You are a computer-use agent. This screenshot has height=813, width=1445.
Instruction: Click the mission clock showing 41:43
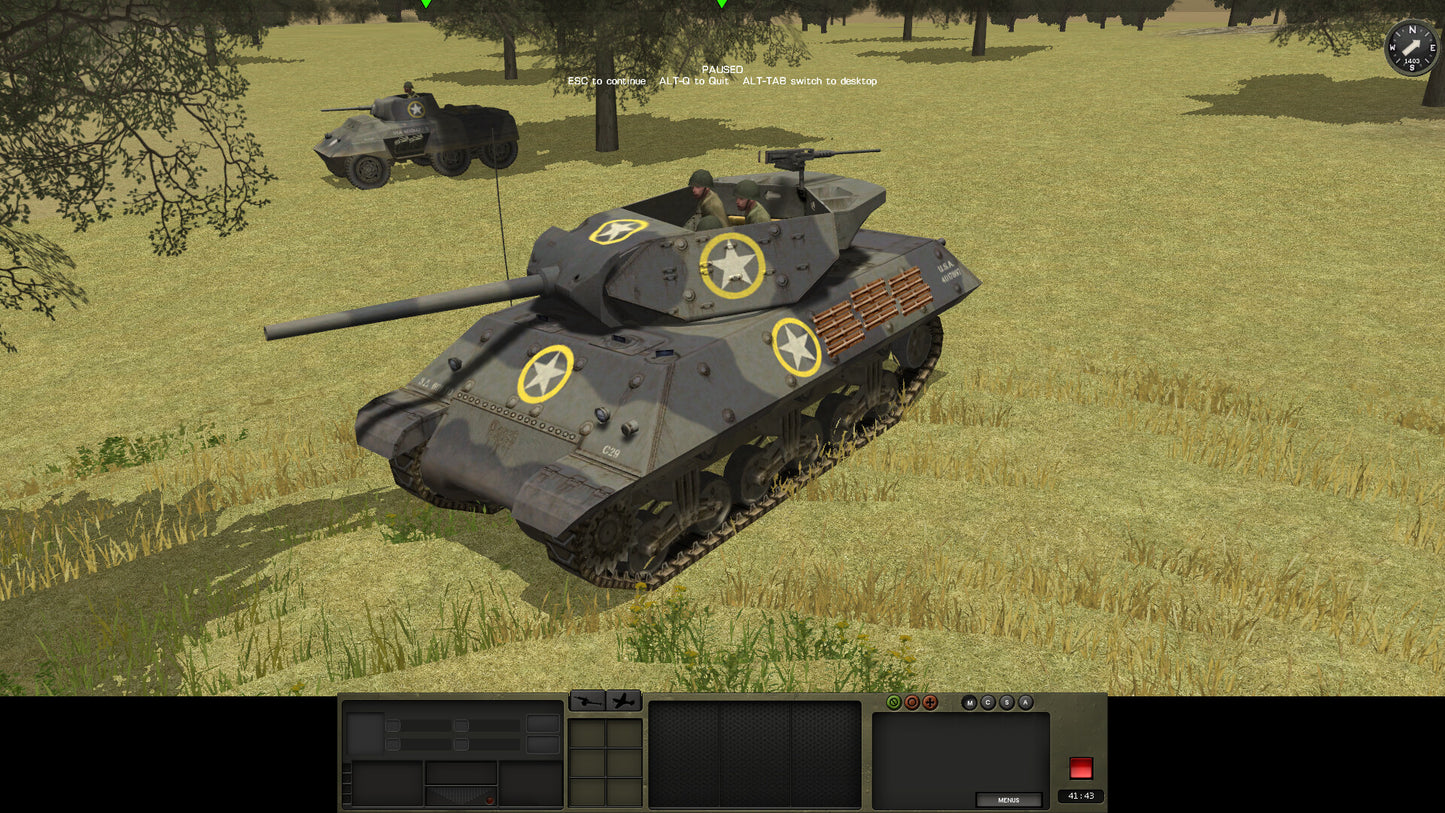point(1080,795)
